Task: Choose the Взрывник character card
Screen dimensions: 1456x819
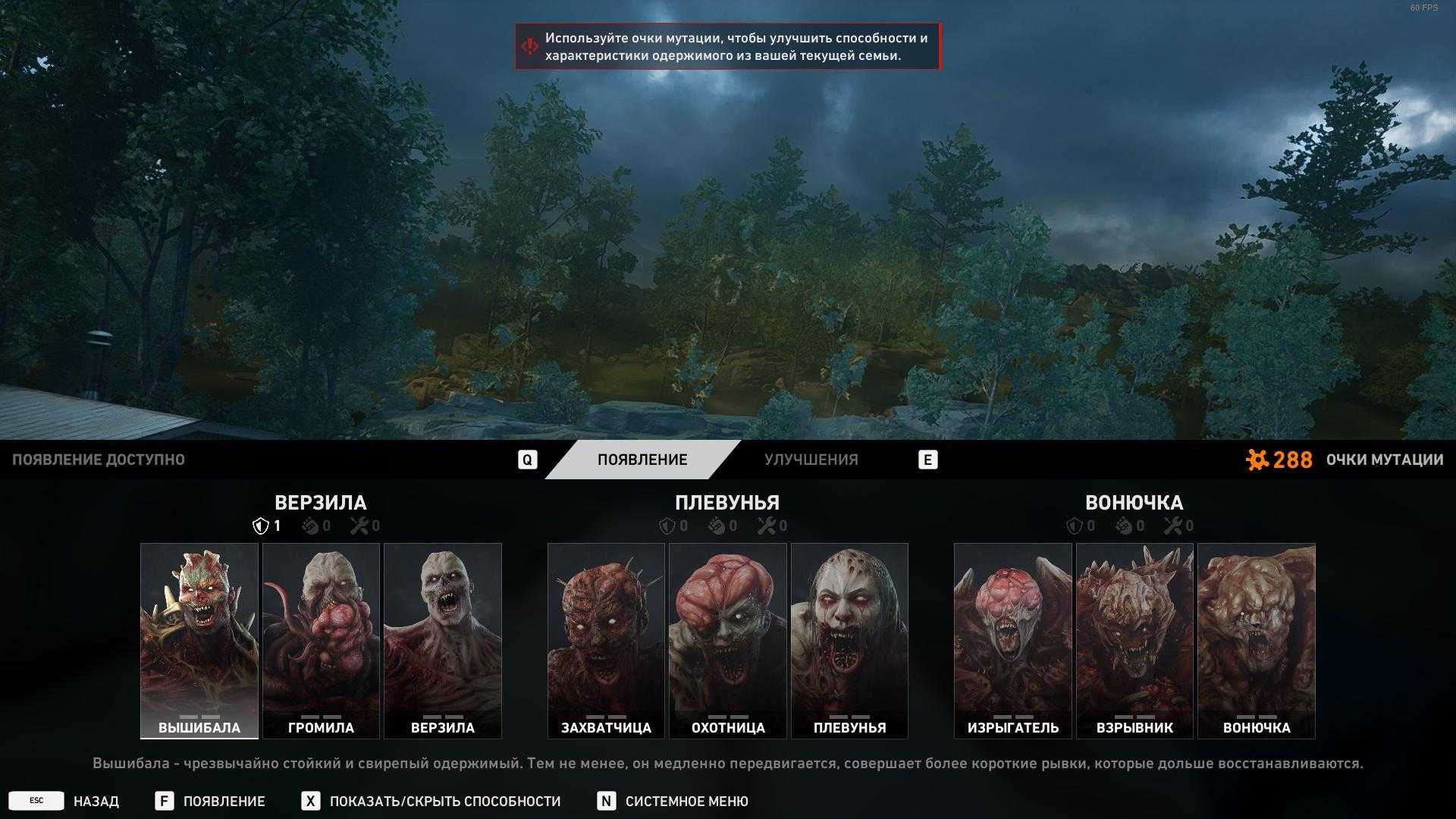Action: (1134, 640)
